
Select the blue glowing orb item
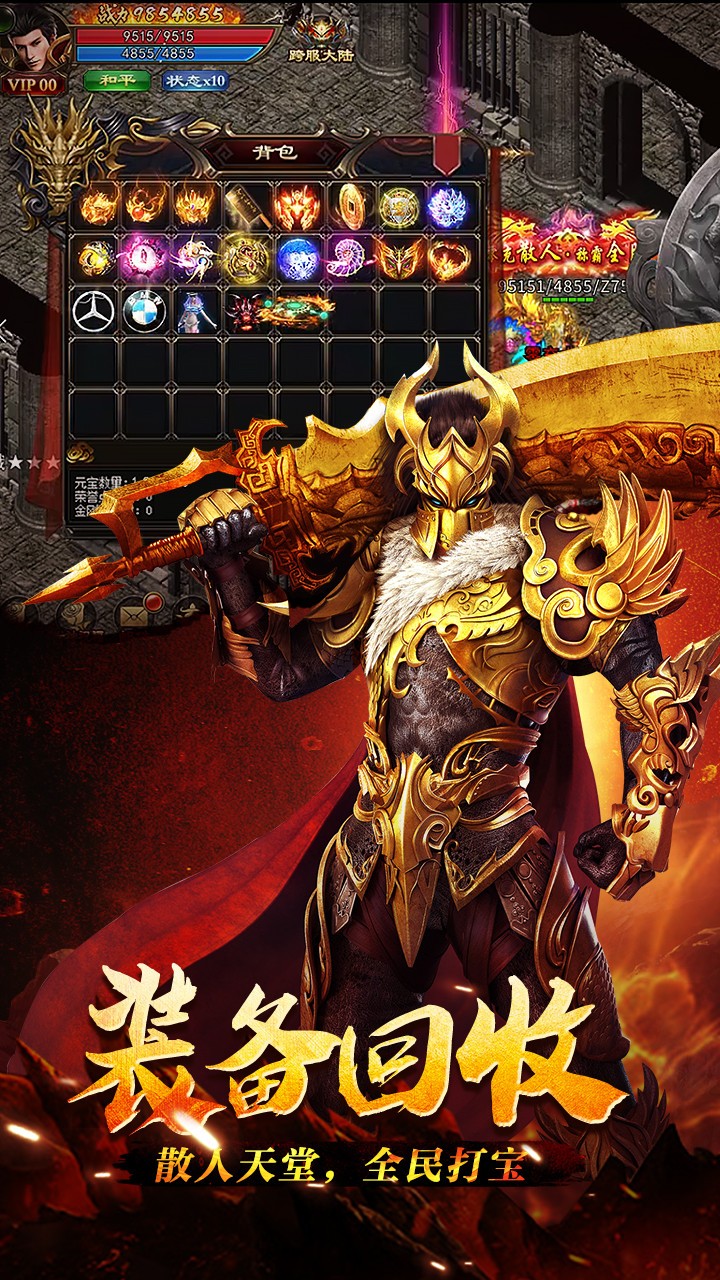[297, 258]
